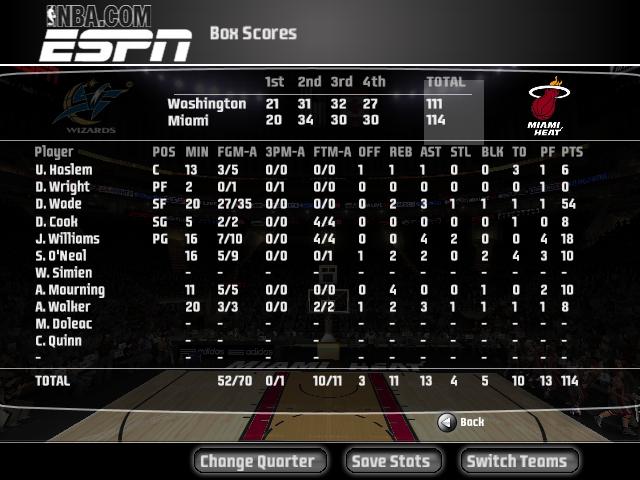
Task: Switch Teams to view Washington's box score
Action: pos(517,461)
